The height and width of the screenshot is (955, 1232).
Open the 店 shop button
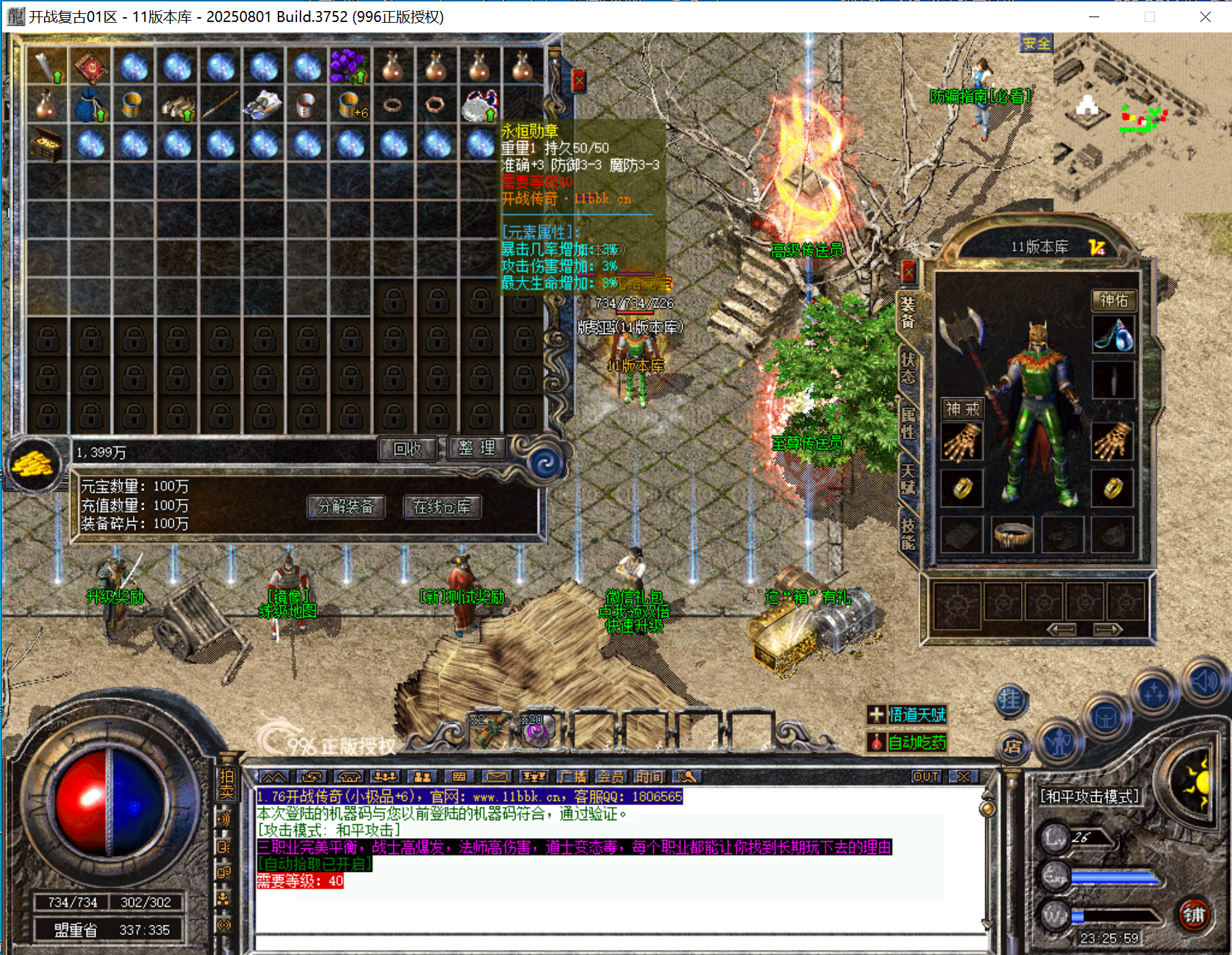pos(1012,747)
